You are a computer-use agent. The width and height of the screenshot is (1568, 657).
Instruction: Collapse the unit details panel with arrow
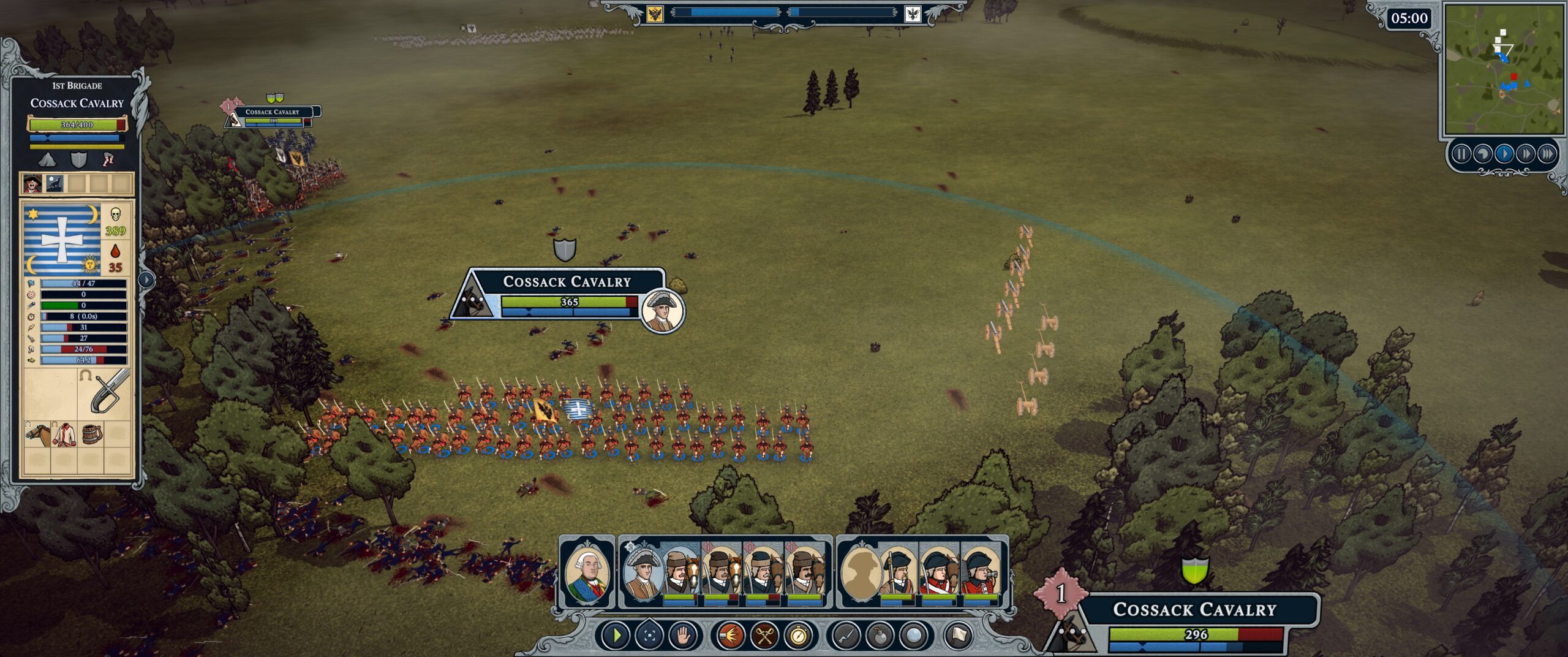coord(146,279)
